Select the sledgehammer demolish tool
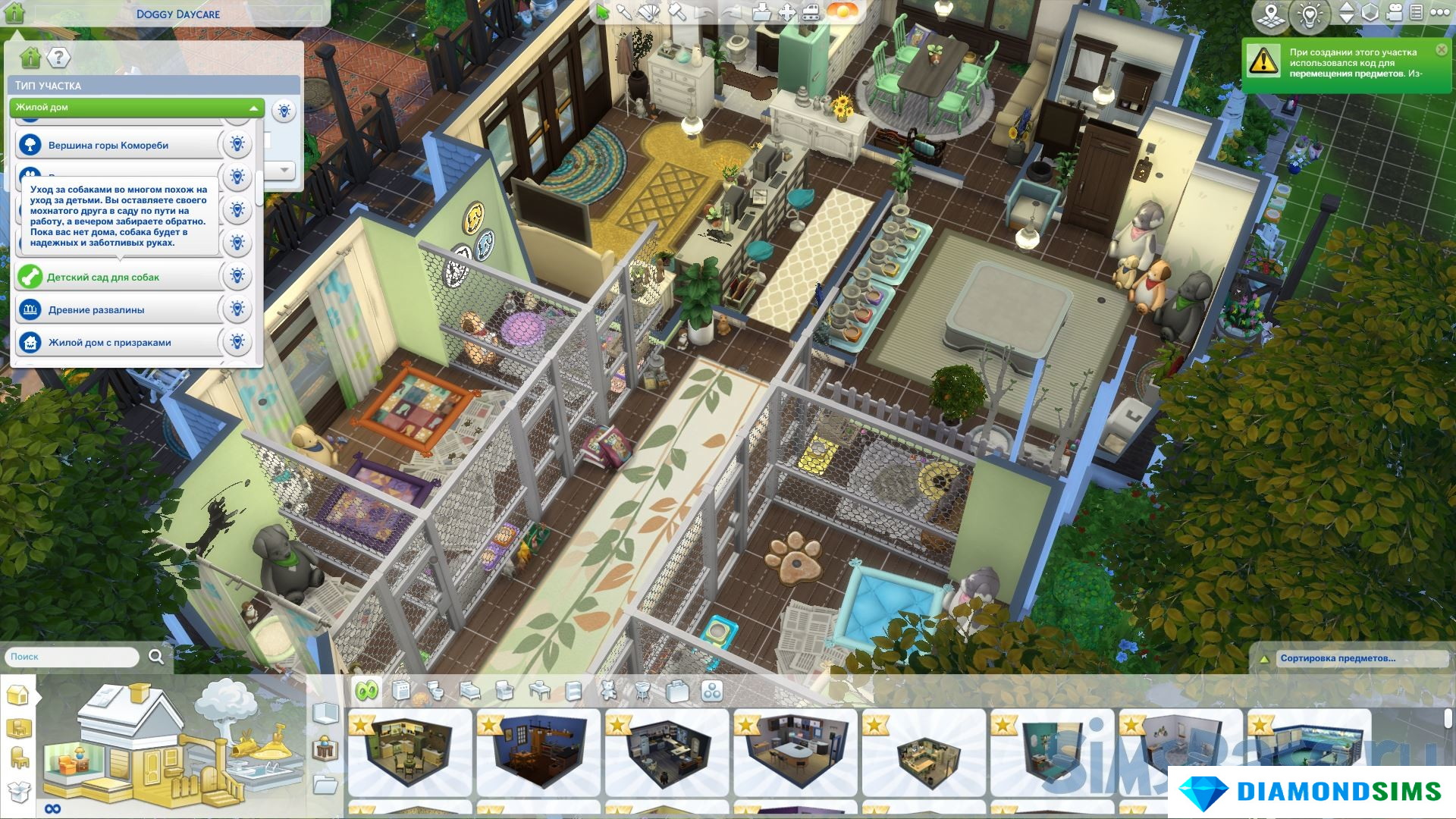 pos(677,12)
